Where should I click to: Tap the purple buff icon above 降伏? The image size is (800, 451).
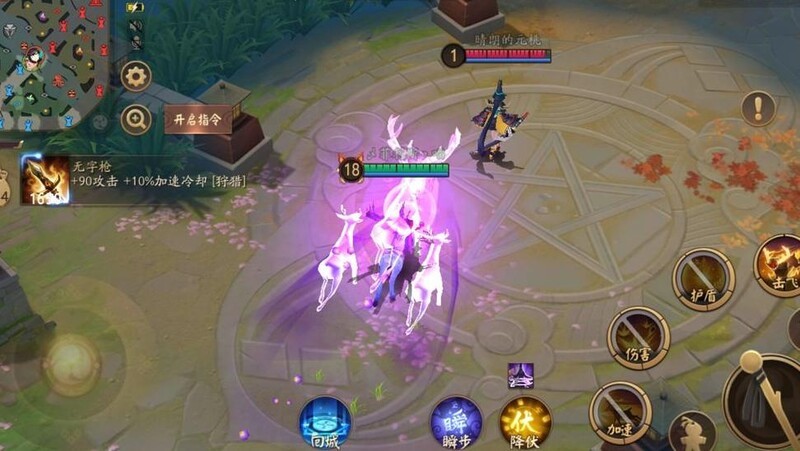(520, 376)
